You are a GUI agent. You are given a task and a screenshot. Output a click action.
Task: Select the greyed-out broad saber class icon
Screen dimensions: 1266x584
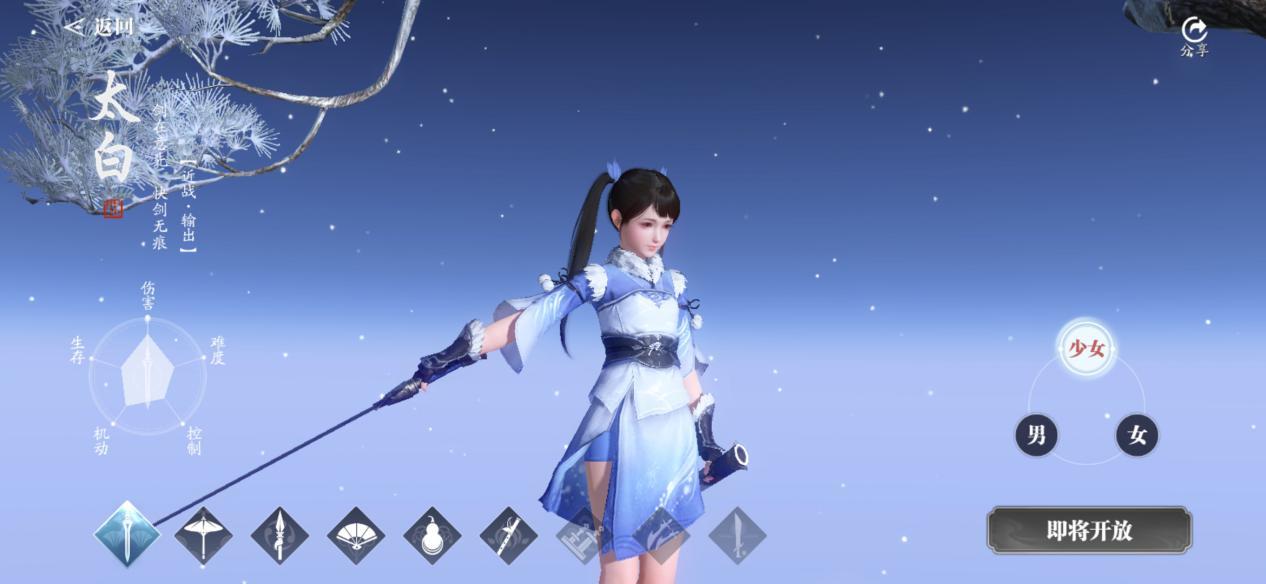click(x=737, y=536)
